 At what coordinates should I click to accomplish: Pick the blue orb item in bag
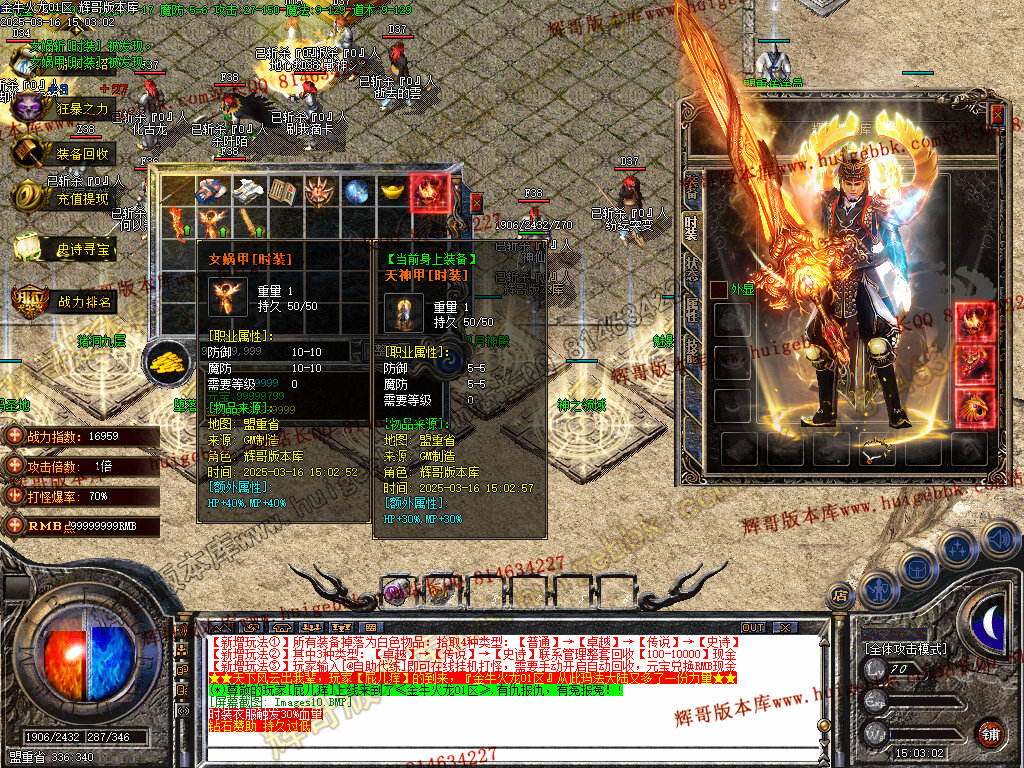[x=357, y=191]
